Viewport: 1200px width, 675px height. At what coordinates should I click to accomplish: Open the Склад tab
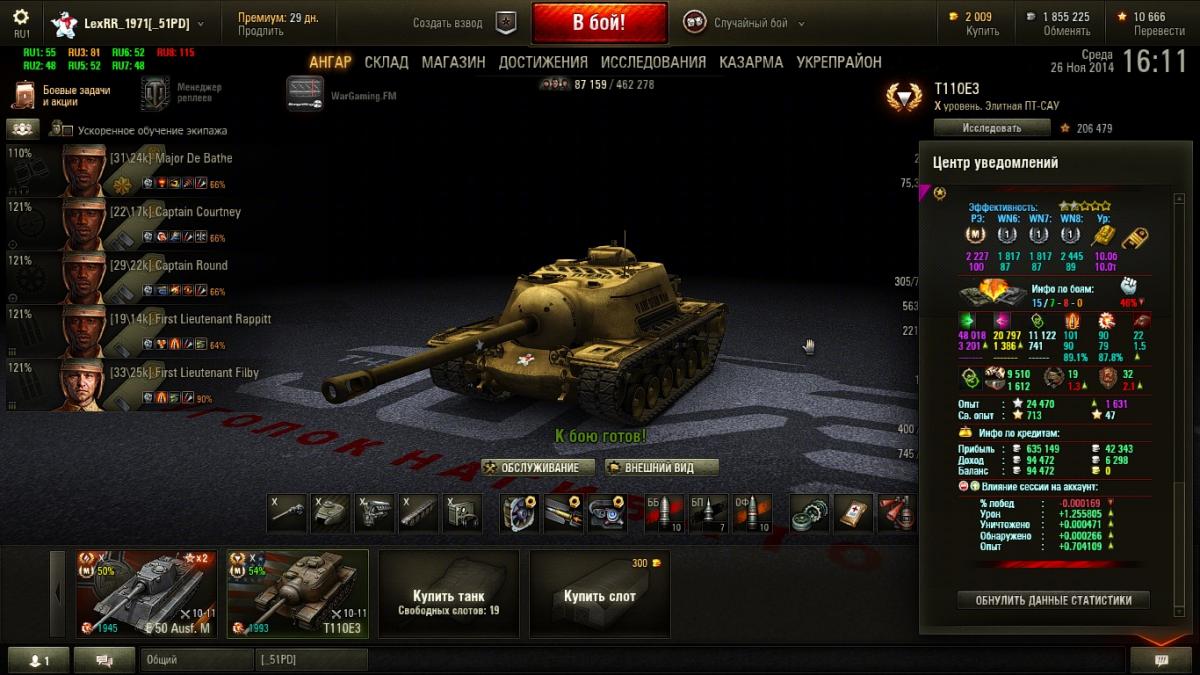pos(386,62)
